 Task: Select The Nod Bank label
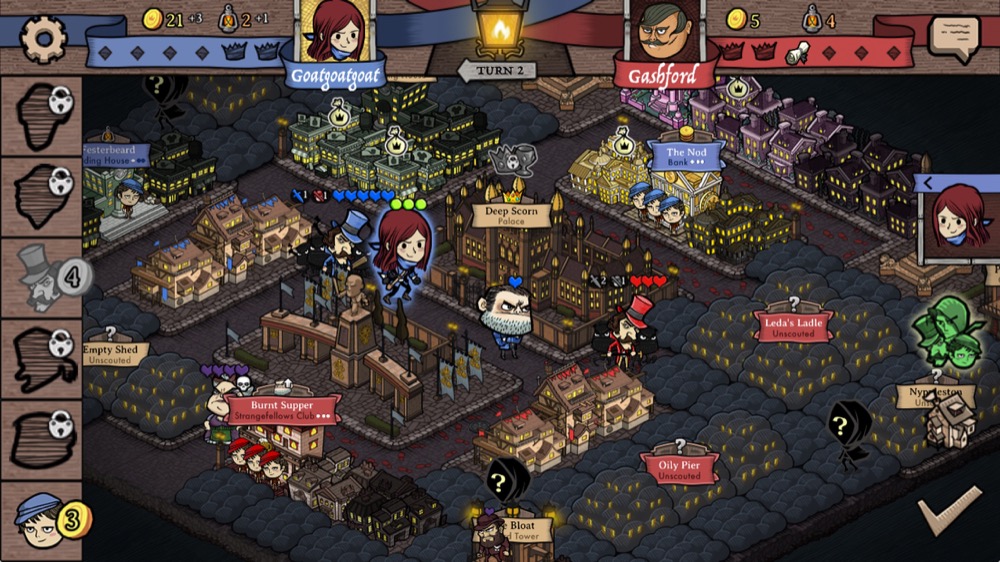click(x=686, y=156)
